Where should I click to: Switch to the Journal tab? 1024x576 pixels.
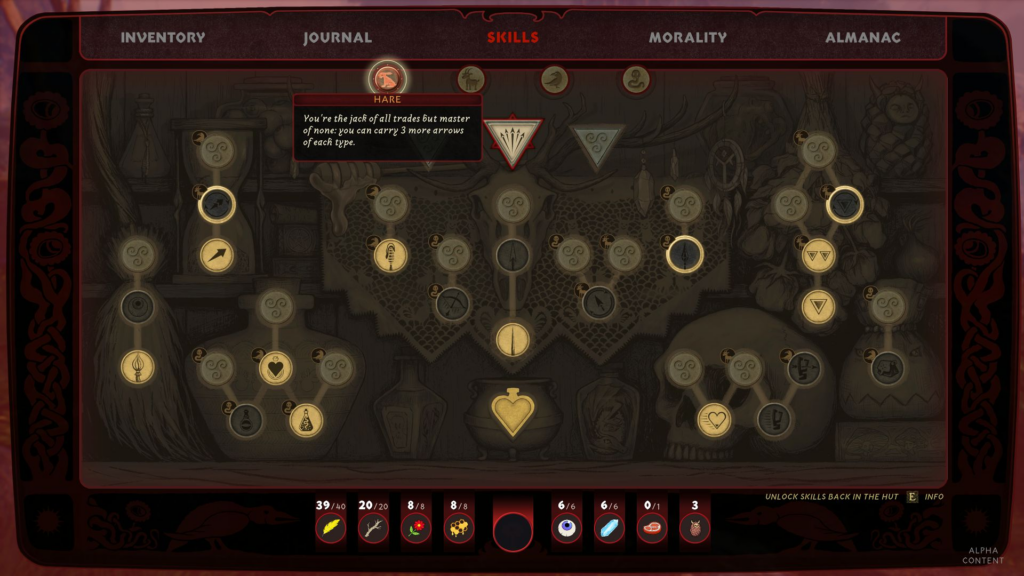pyautogui.click(x=338, y=38)
